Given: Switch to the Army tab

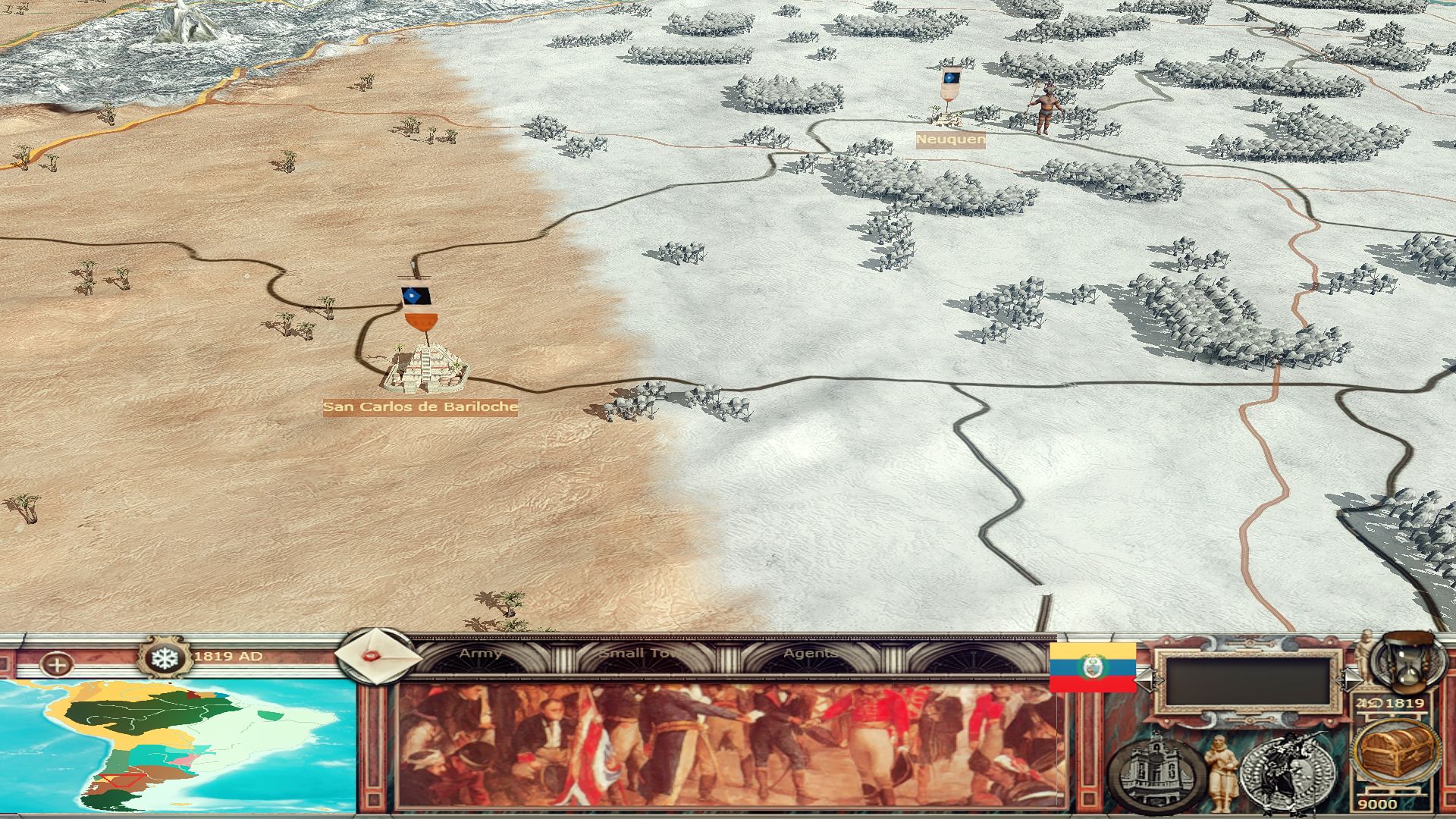Looking at the screenshot, I should (x=481, y=654).
